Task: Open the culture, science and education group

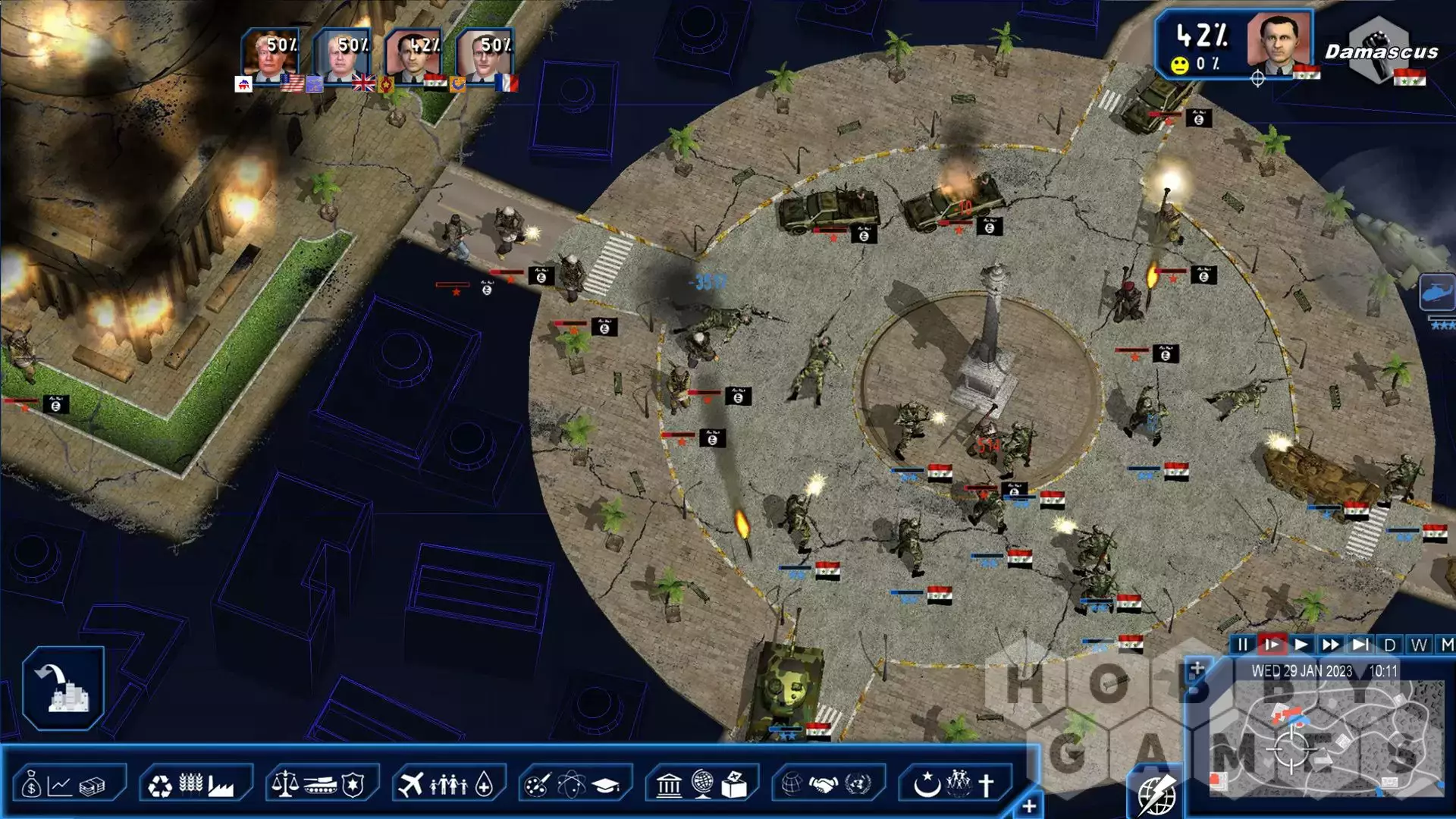Action: (574, 785)
